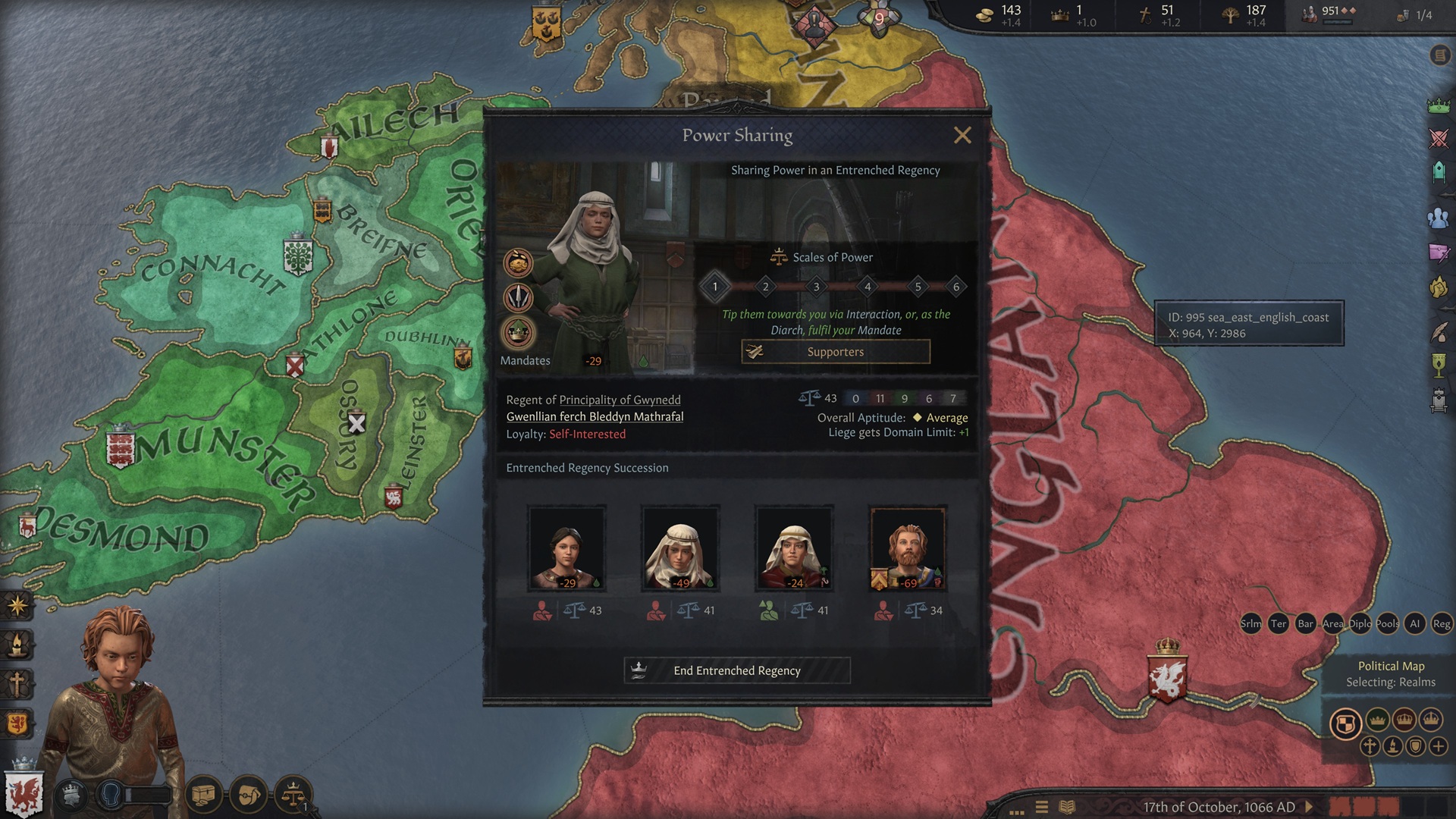Viewport: 1456px width, 819px height.
Task: Open the Council menu
Action: click(1438, 173)
